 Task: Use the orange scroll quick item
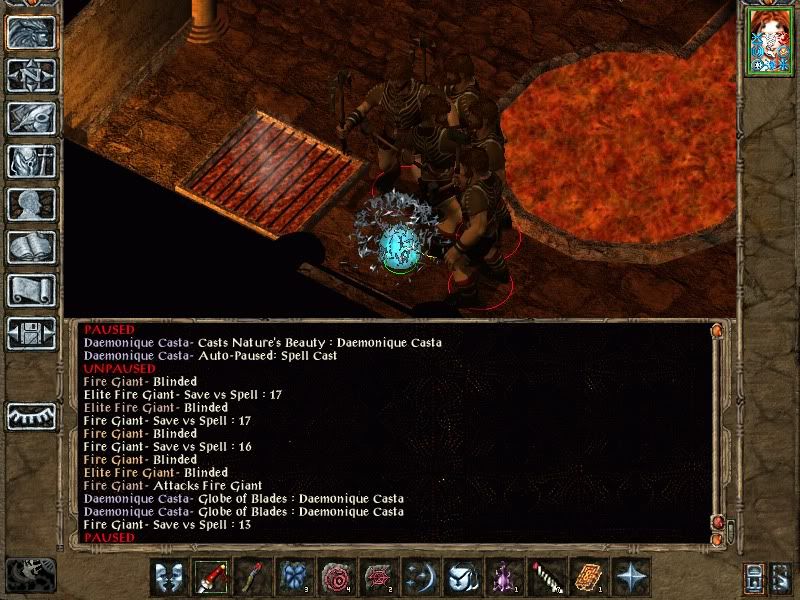[x=589, y=577]
